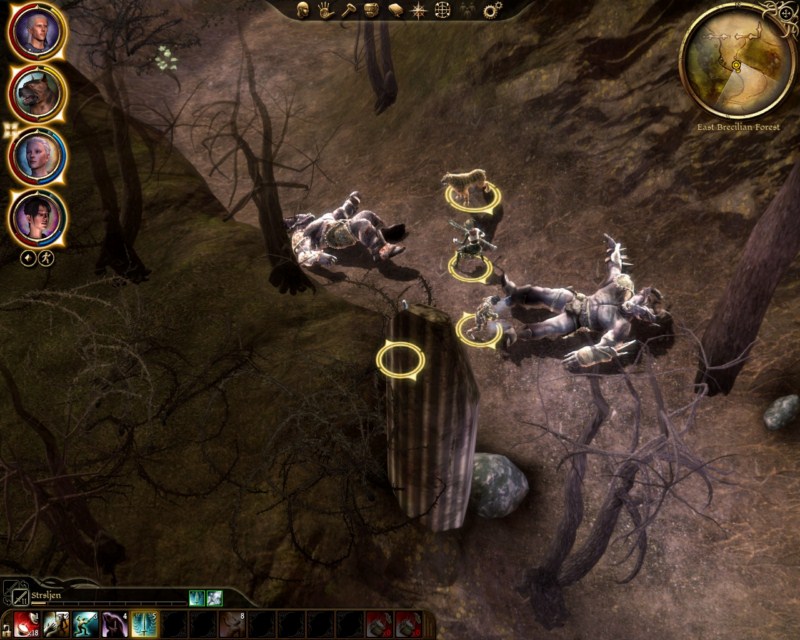This screenshot has height=640, width=800.
Task: Click the East Brecilian Forest minimap
Action: 737,60
